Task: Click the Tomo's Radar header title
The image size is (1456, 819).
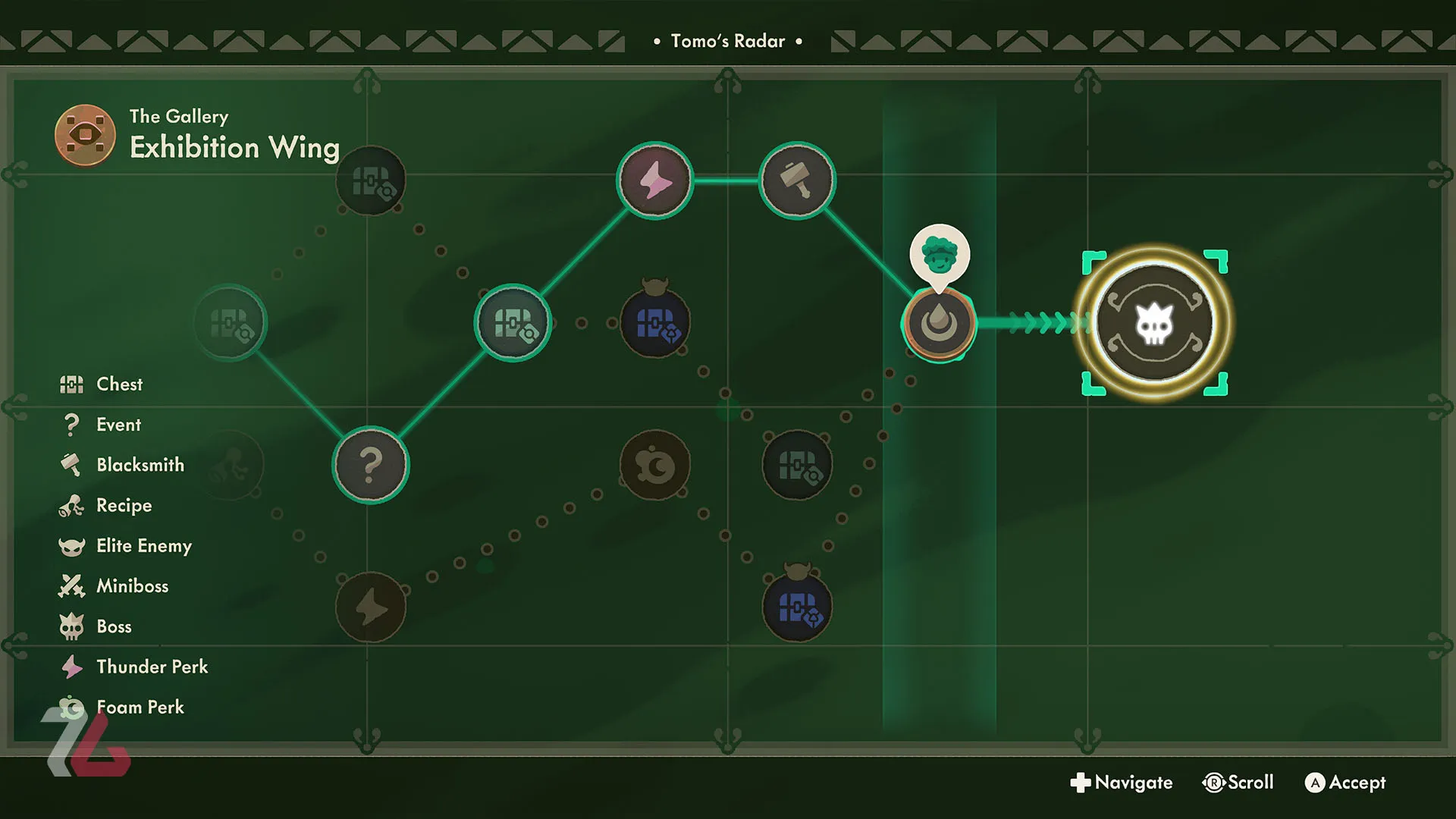Action: tap(727, 41)
